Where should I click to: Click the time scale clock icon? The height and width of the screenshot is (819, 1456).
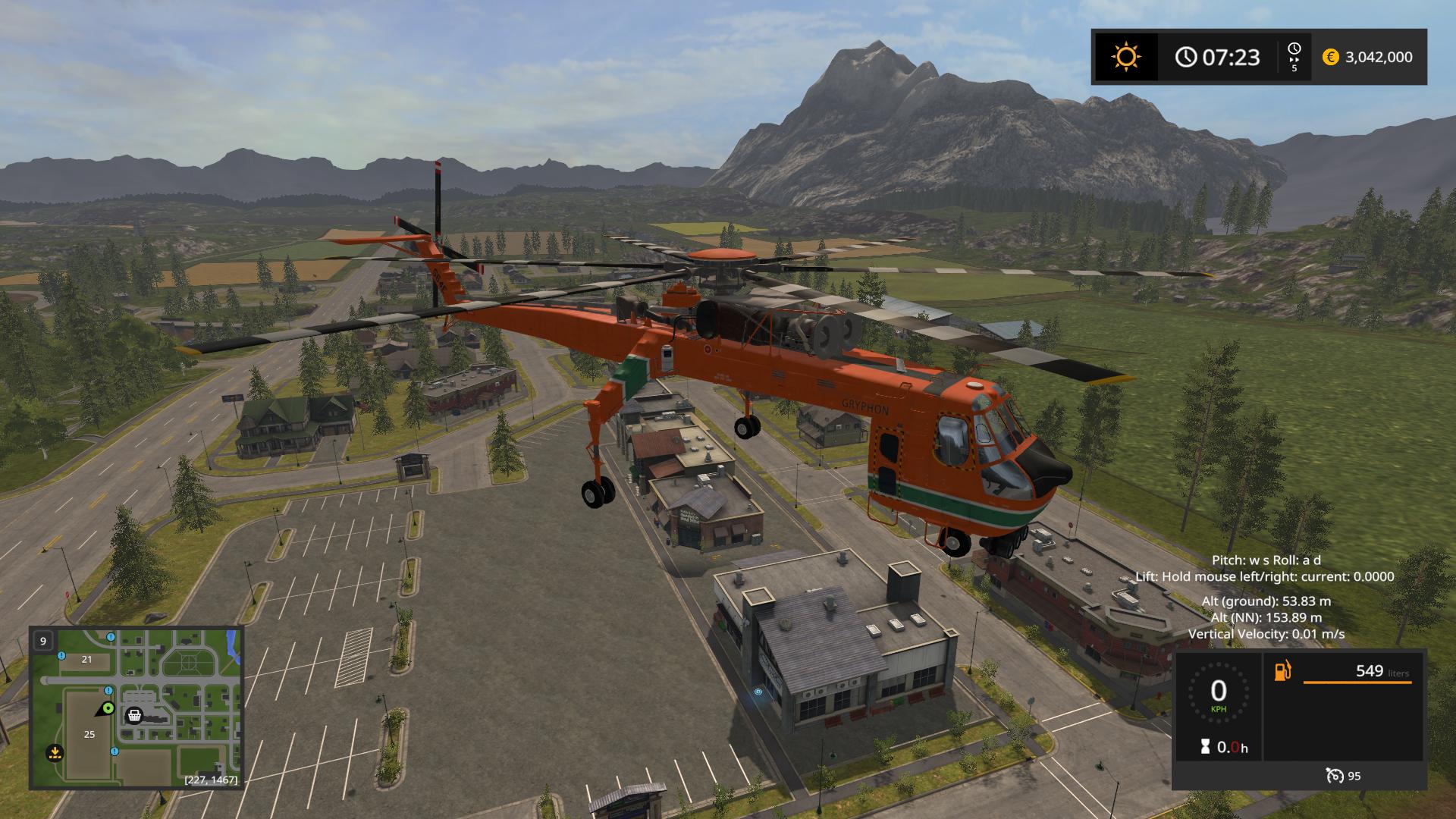tap(1294, 49)
